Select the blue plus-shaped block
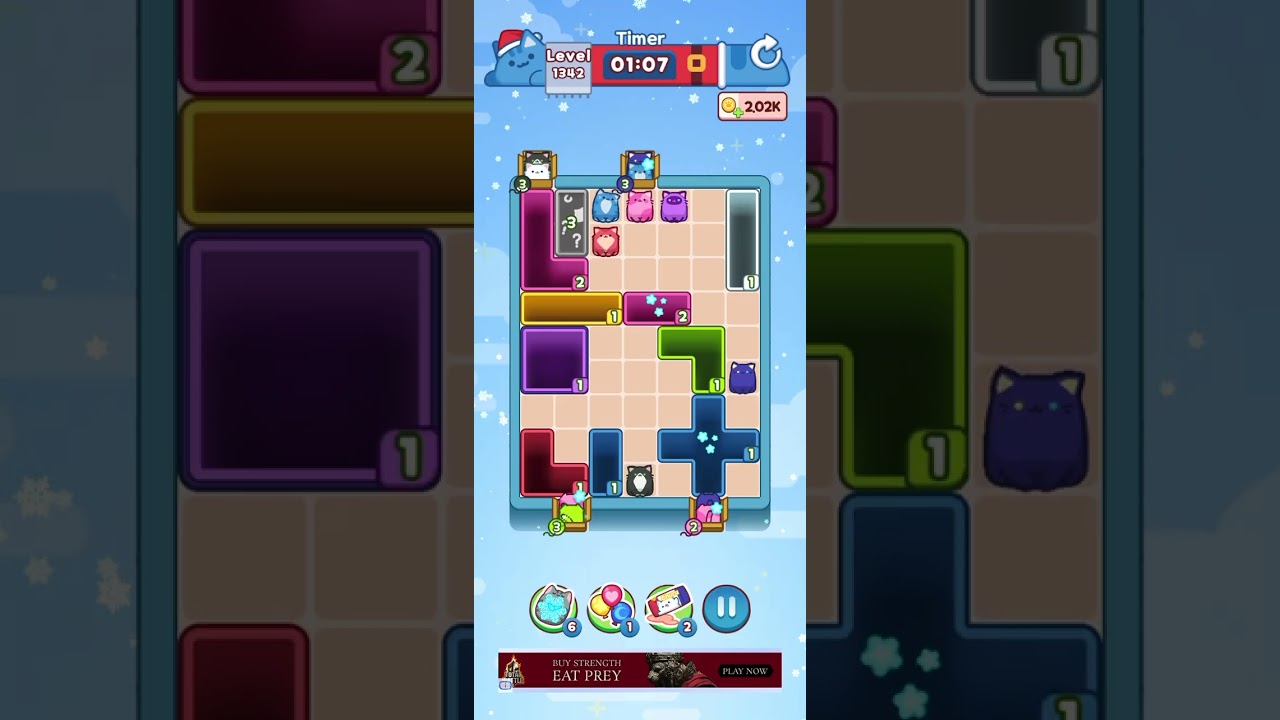The height and width of the screenshot is (720, 1280). pyautogui.click(x=707, y=447)
